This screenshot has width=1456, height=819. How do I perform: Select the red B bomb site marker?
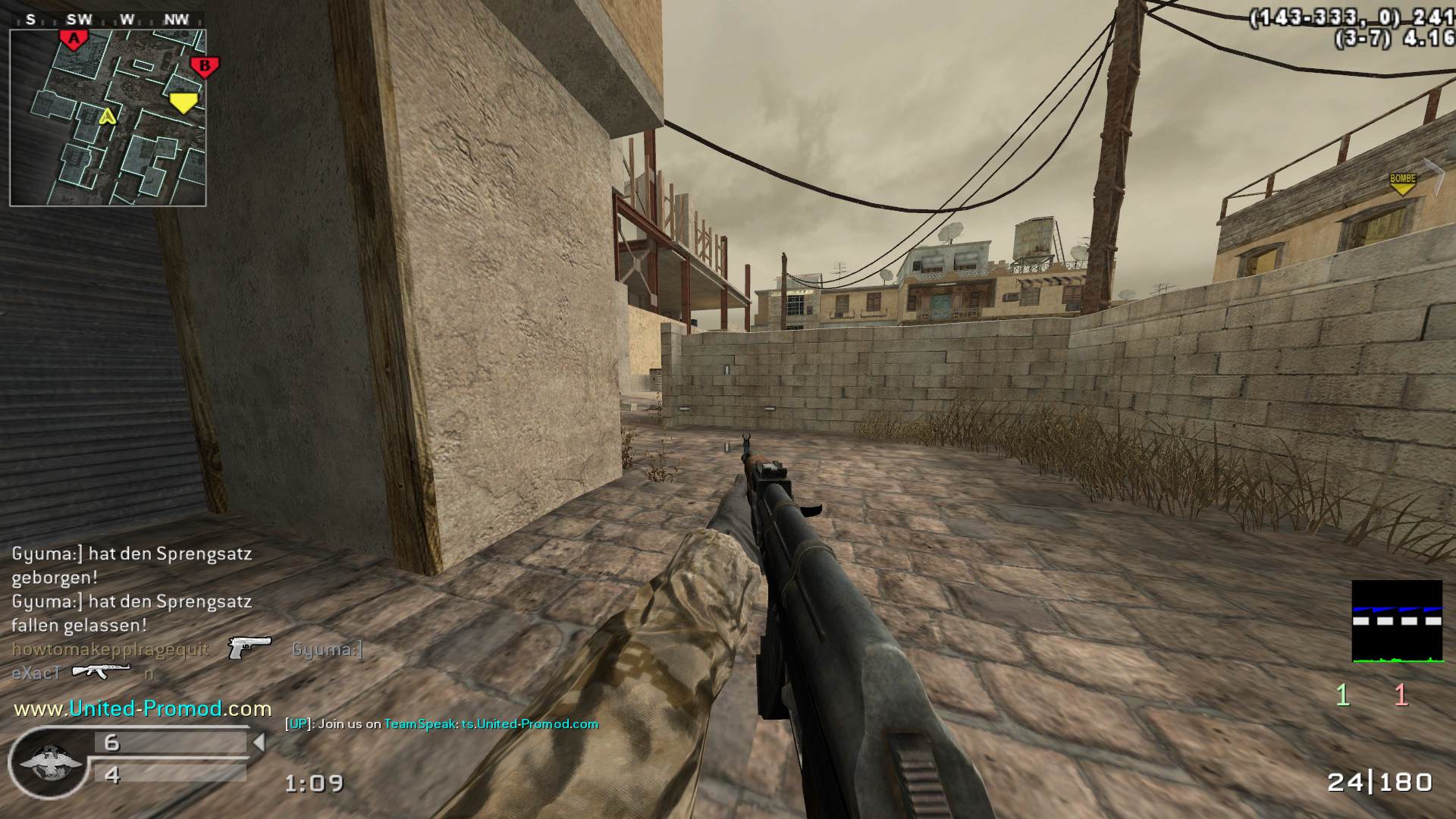(x=204, y=67)
